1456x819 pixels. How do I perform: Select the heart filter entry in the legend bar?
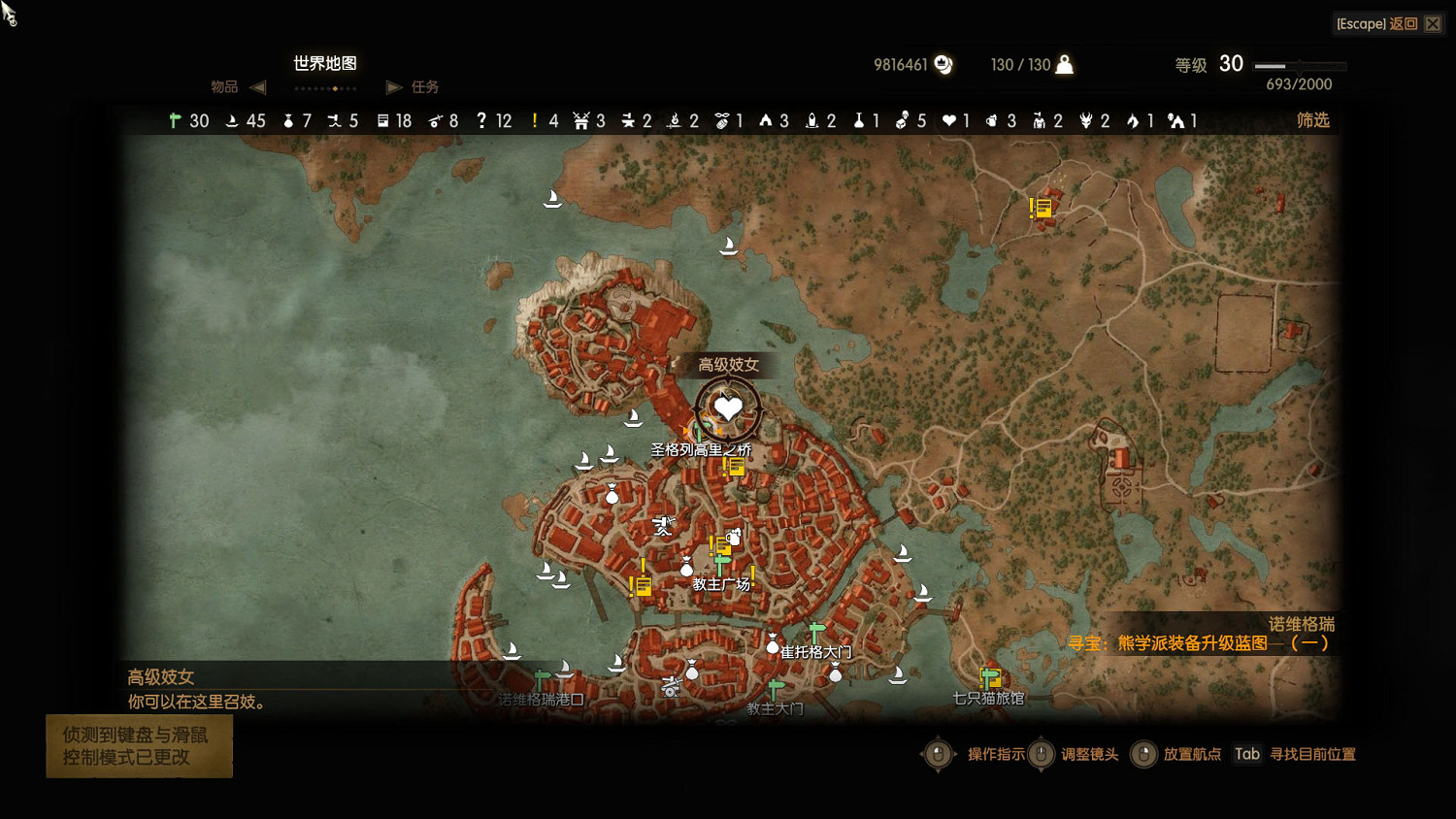[956, 121]
